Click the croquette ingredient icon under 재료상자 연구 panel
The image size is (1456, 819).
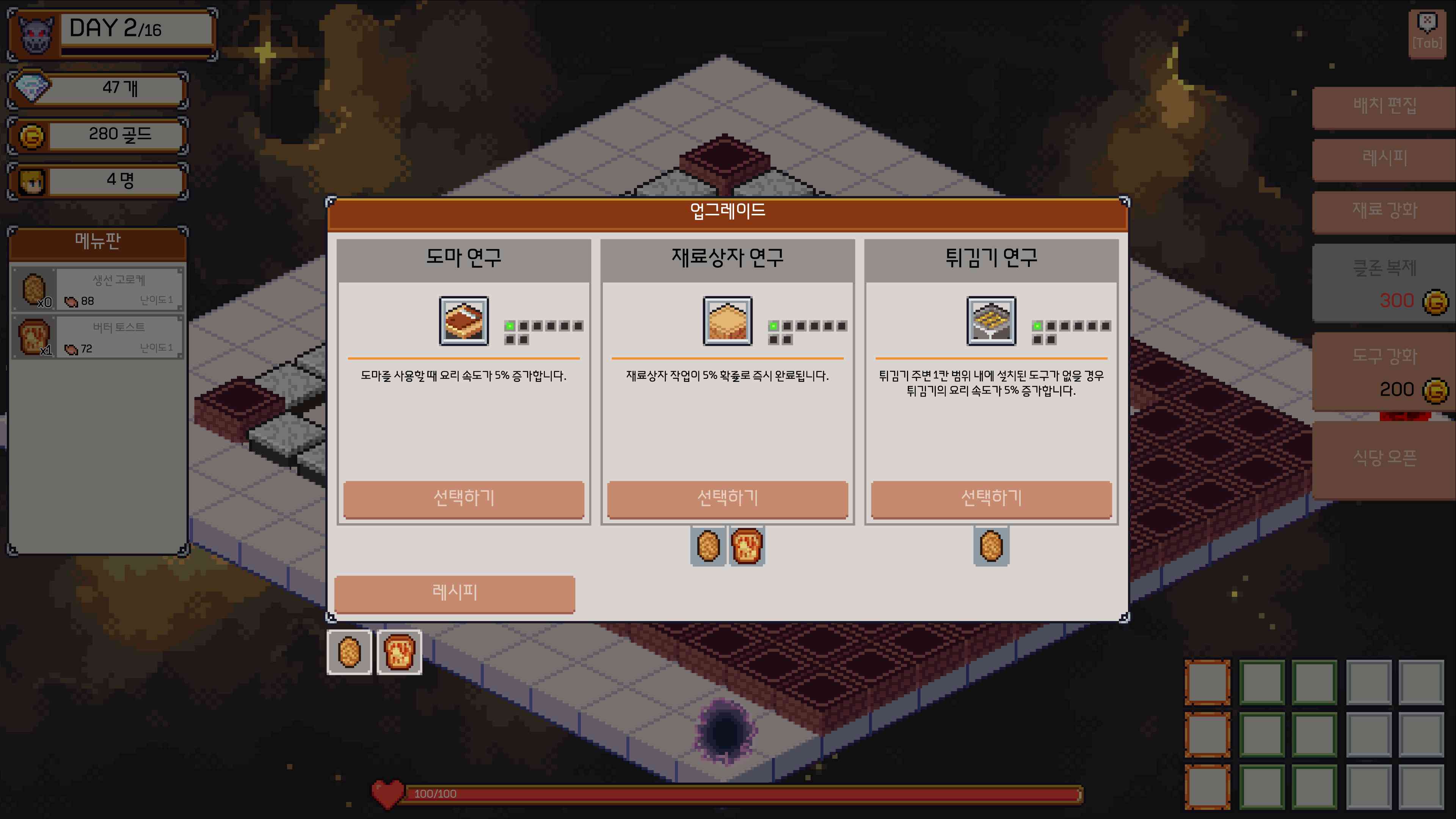pos(707,545)
